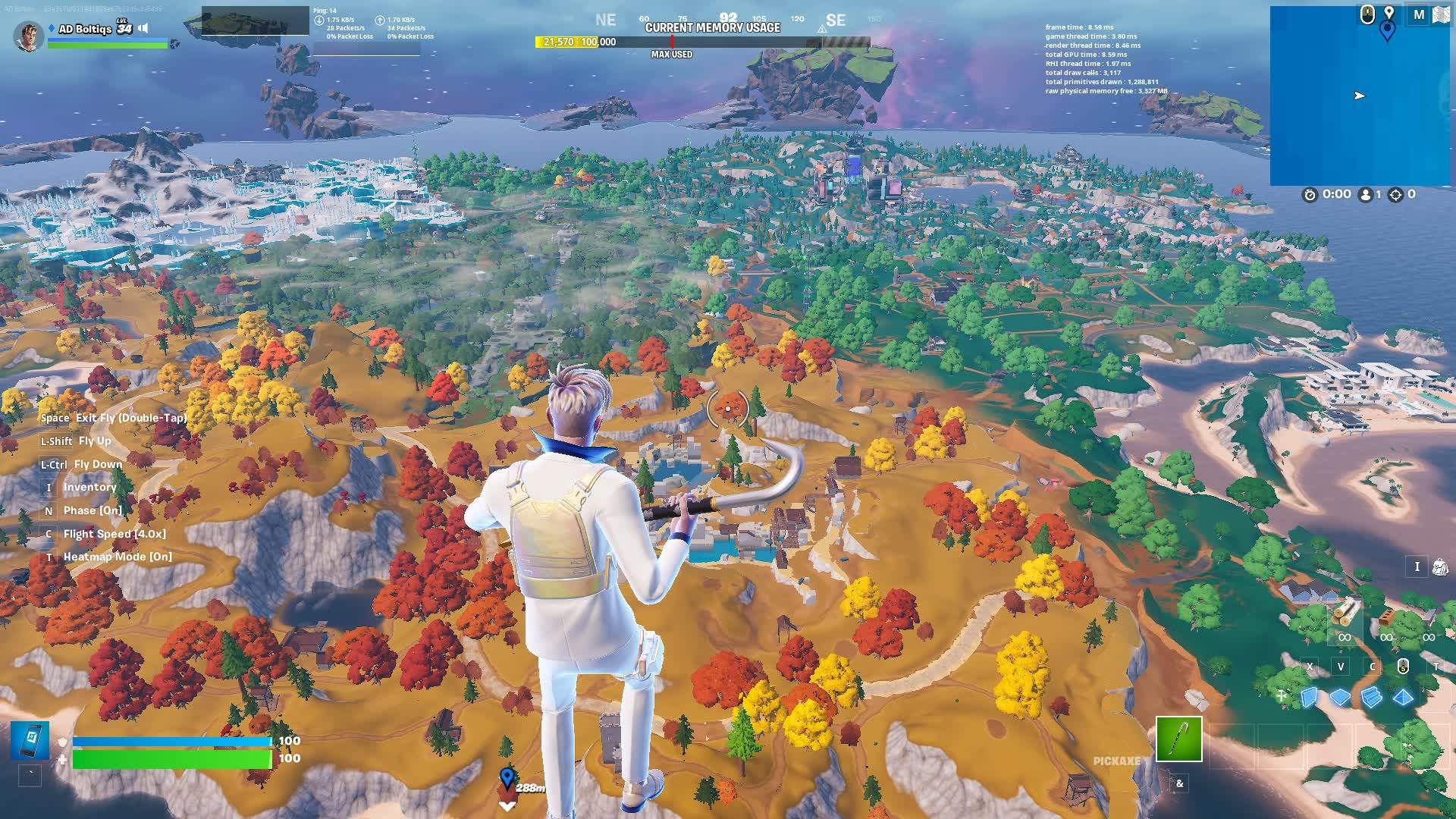
Task: Click the mouse button indicator above the minimap
Action: click(1367, 13)
